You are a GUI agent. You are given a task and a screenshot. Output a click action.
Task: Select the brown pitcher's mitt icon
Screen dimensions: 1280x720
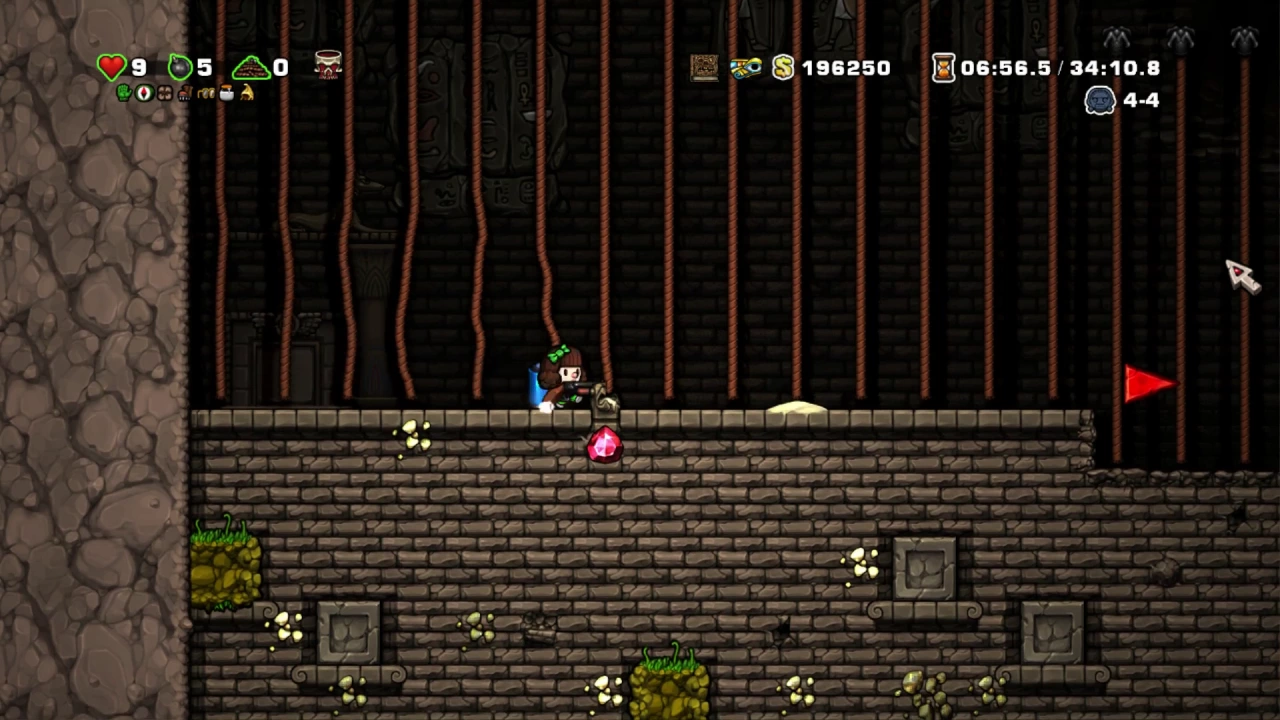pyautogui.click(x=165, y=93)
